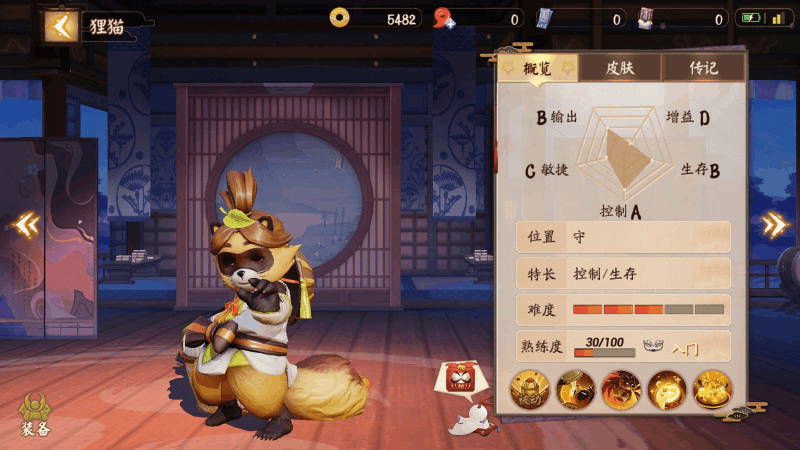Click the gold coin currency icon
Viewport: 800px width, 450px height.
340,17
